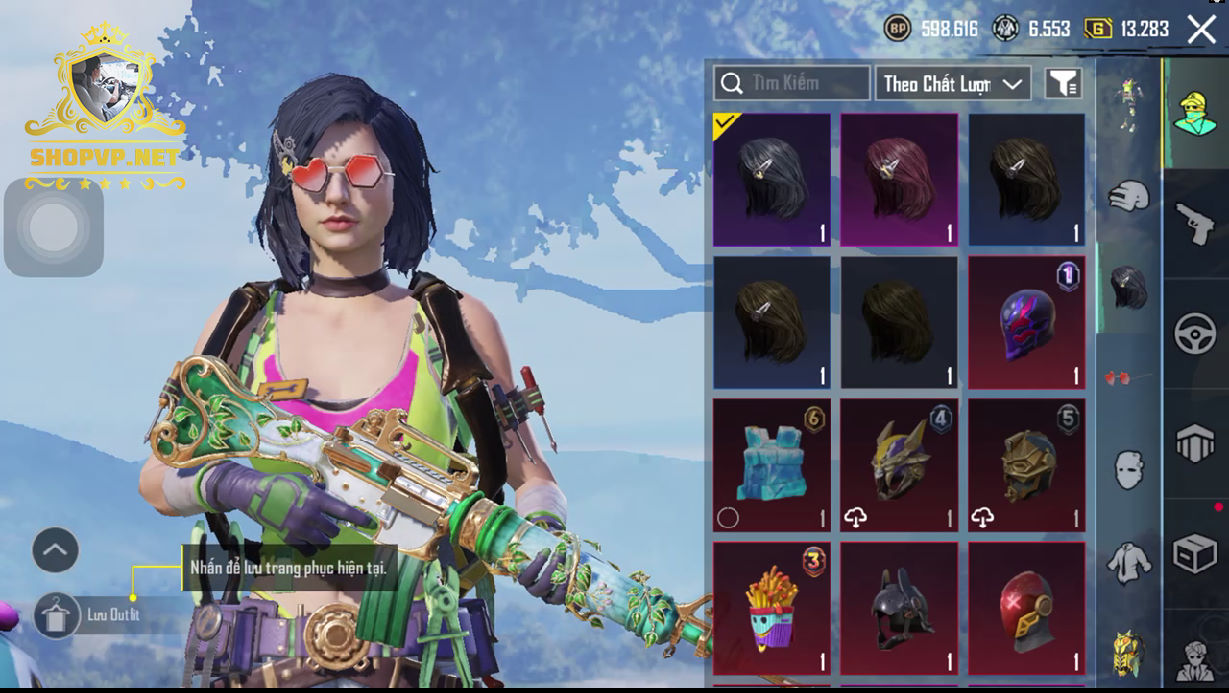Choose the bronze helmet with badge 5
The image size is (1229, 693).
[1026, 465]
